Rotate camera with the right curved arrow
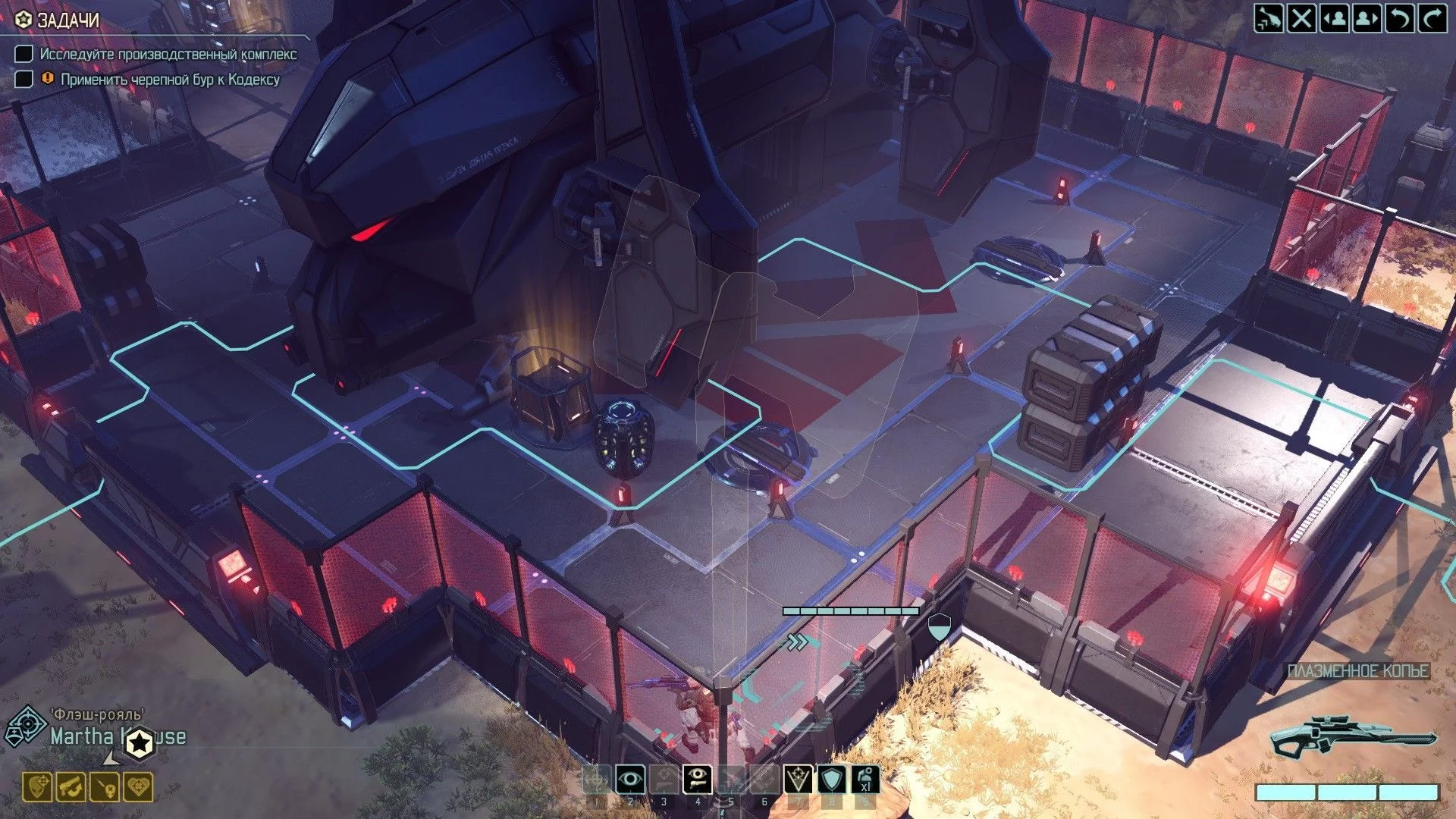 point(1432,18)
